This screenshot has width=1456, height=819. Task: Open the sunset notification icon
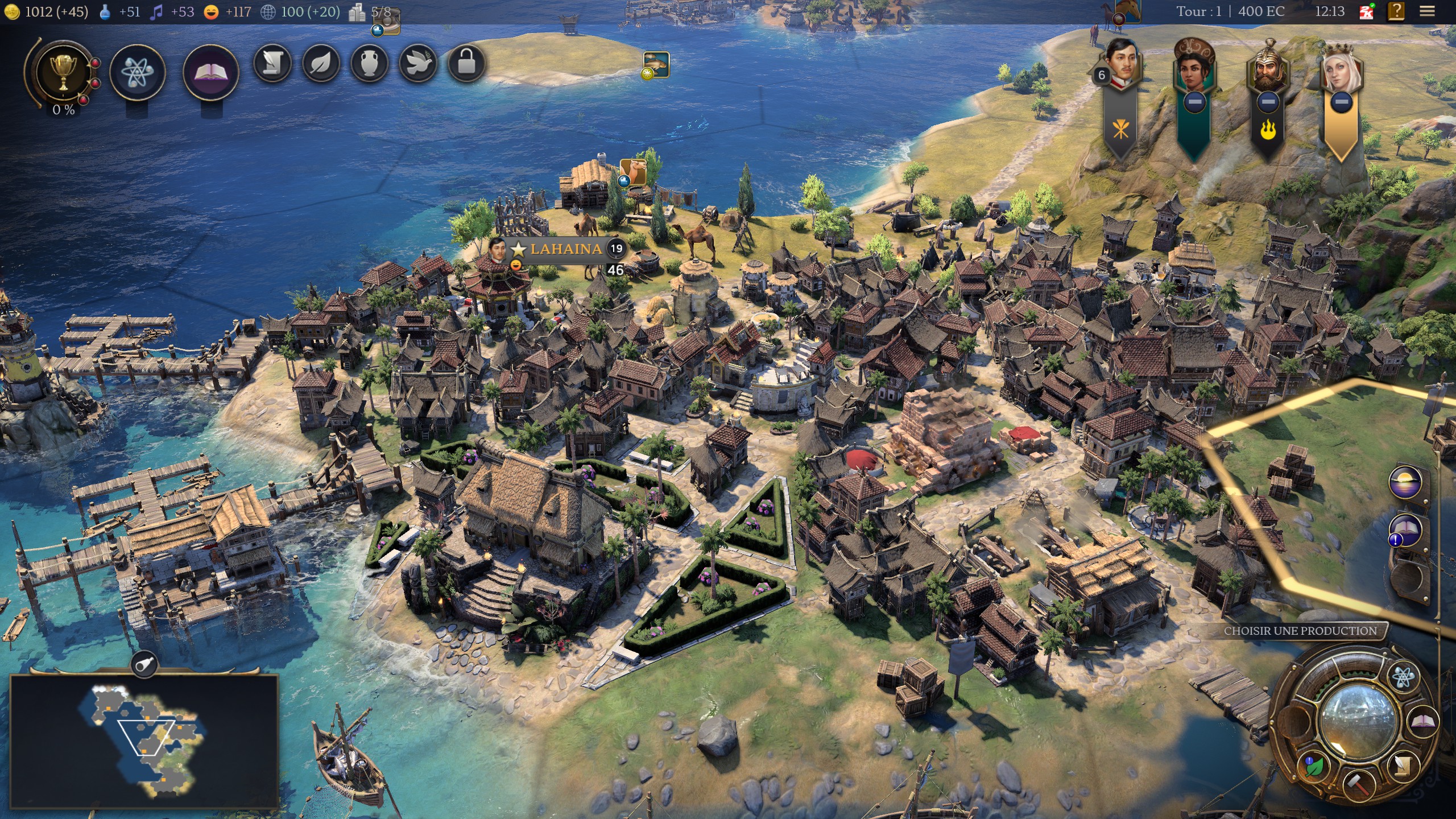[x=1405, y=483]
